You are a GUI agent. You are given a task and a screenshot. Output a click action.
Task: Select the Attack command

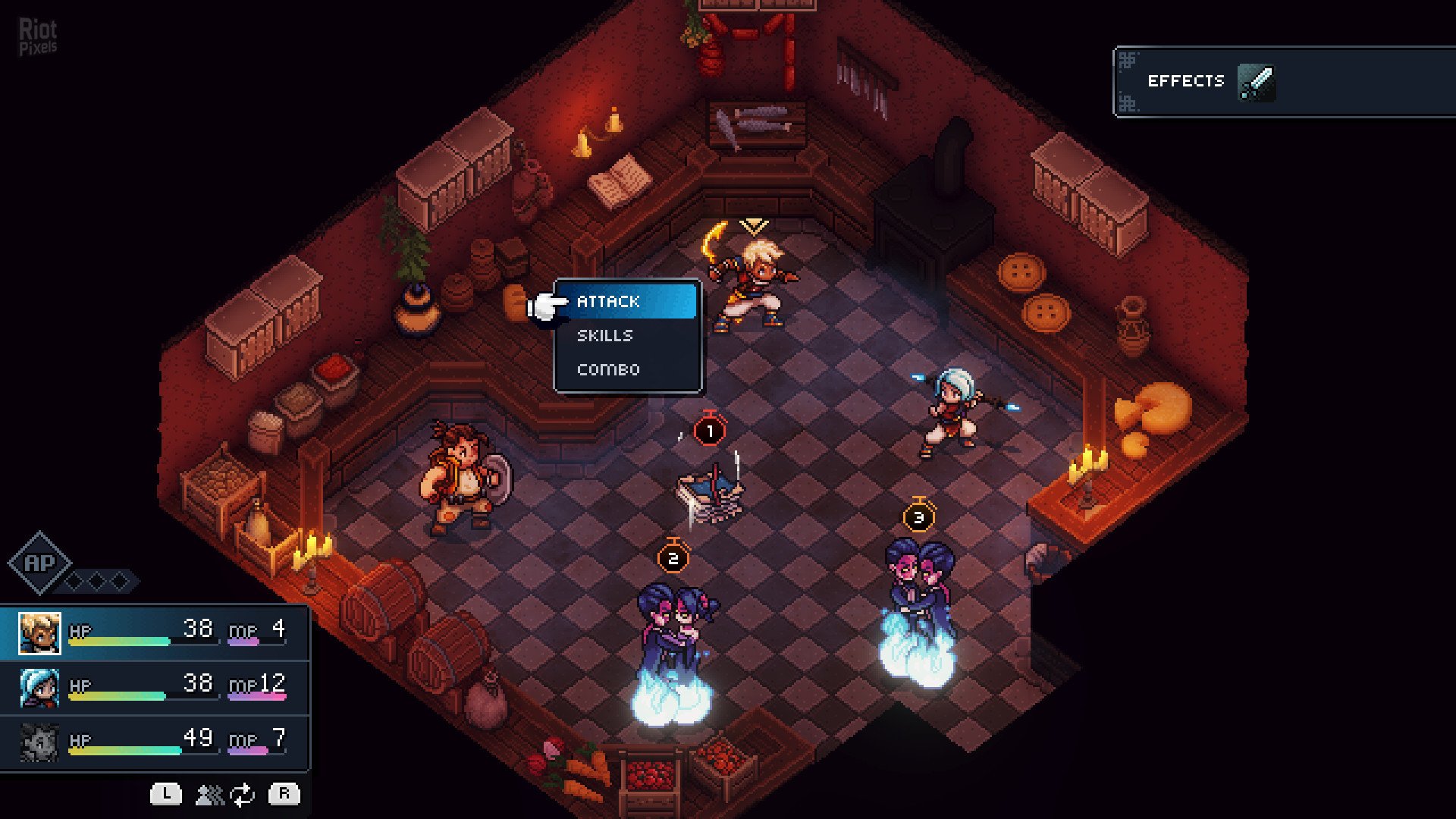626,301
